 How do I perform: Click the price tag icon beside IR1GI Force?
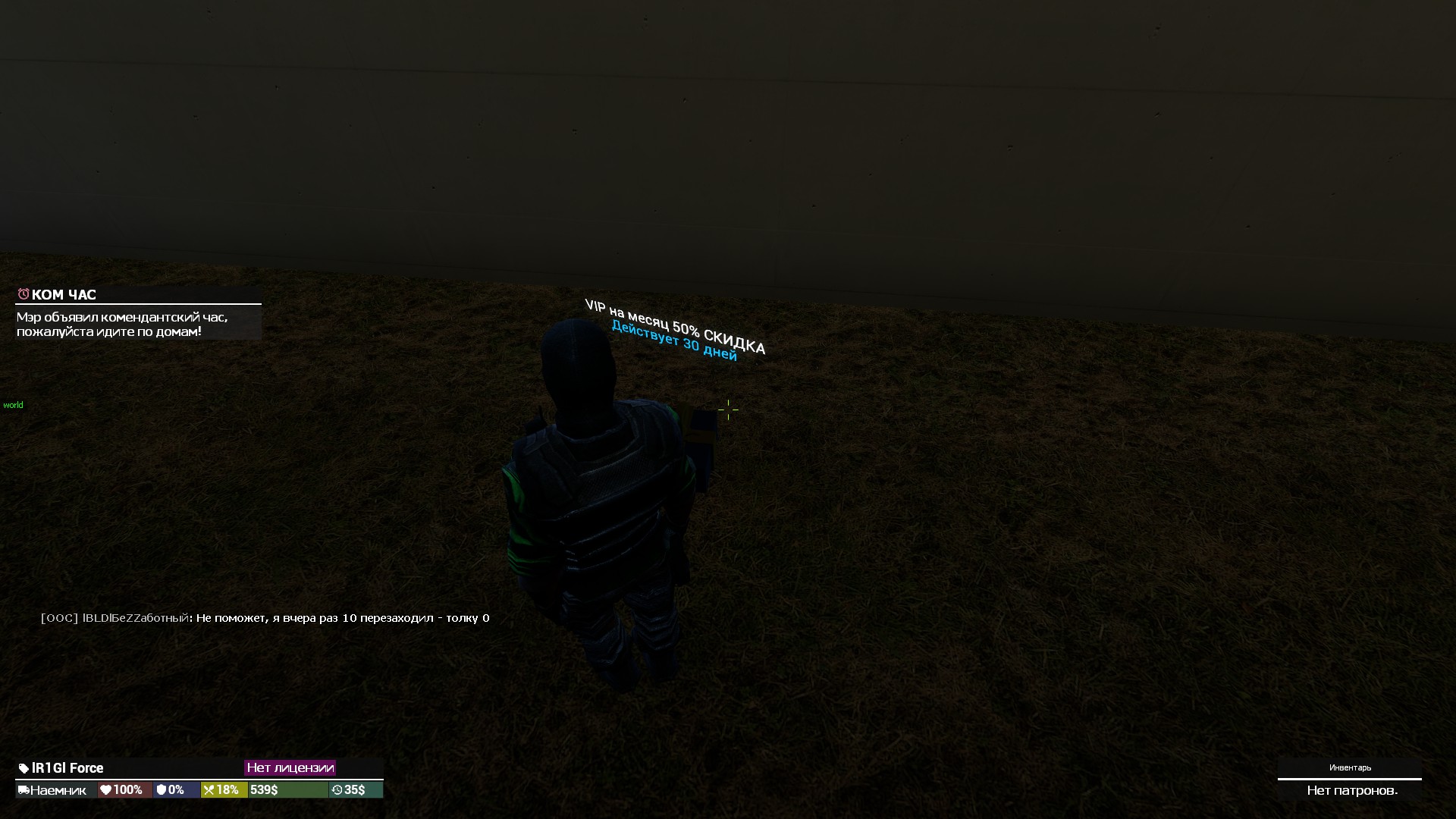[x=23, y=767]
